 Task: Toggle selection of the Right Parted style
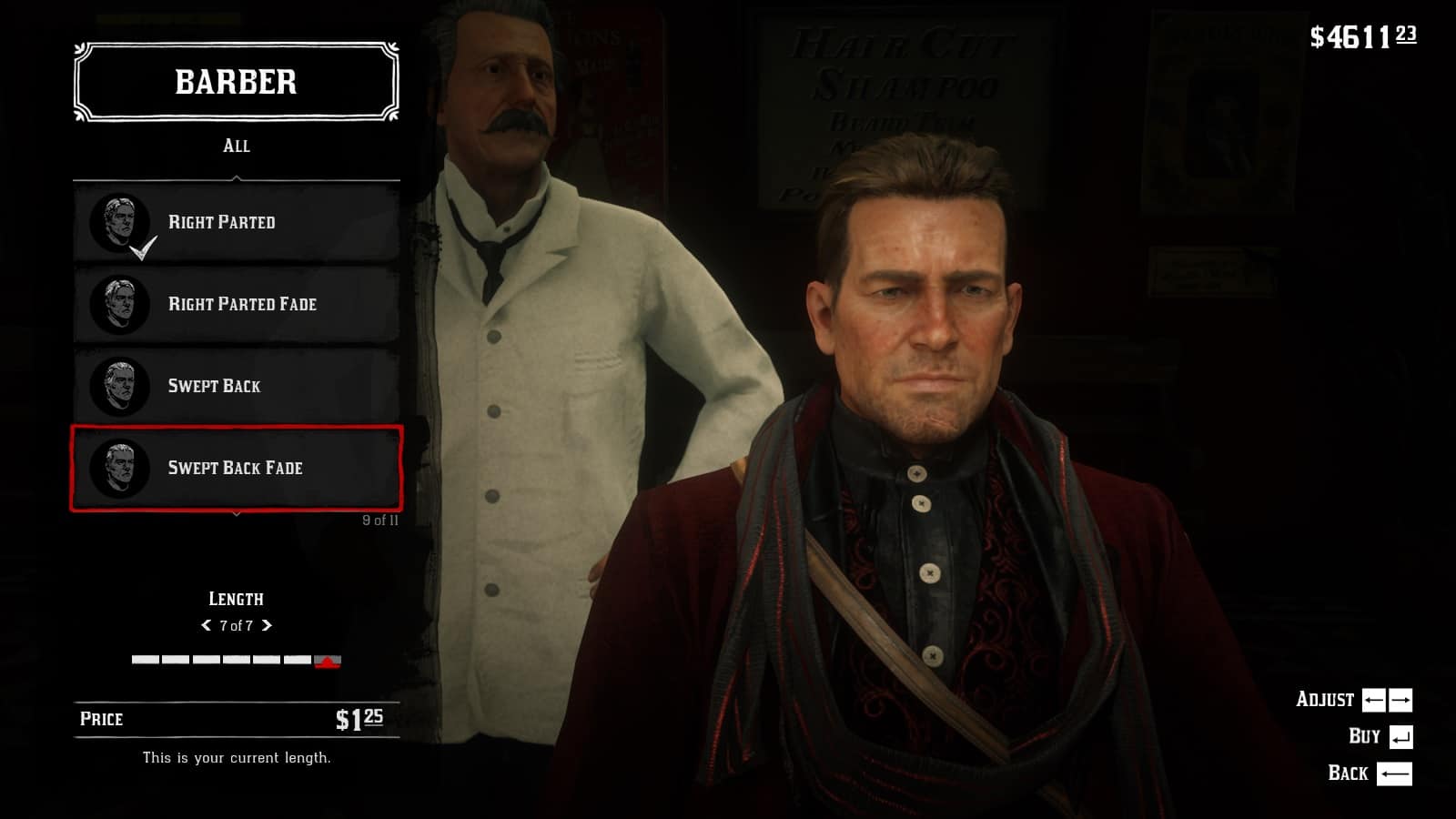pyautogui.click(x=235, y=221)
